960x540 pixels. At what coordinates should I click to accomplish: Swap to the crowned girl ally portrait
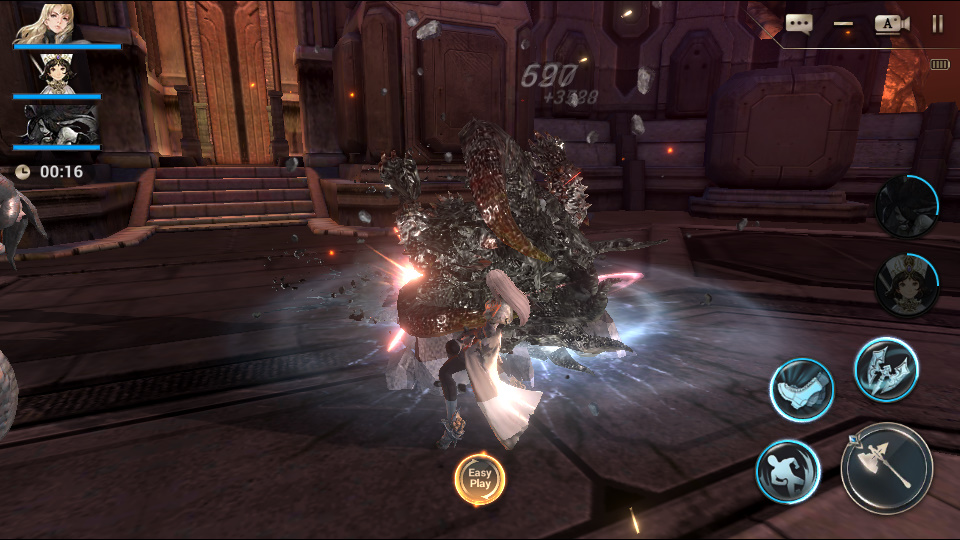[907, 286]
